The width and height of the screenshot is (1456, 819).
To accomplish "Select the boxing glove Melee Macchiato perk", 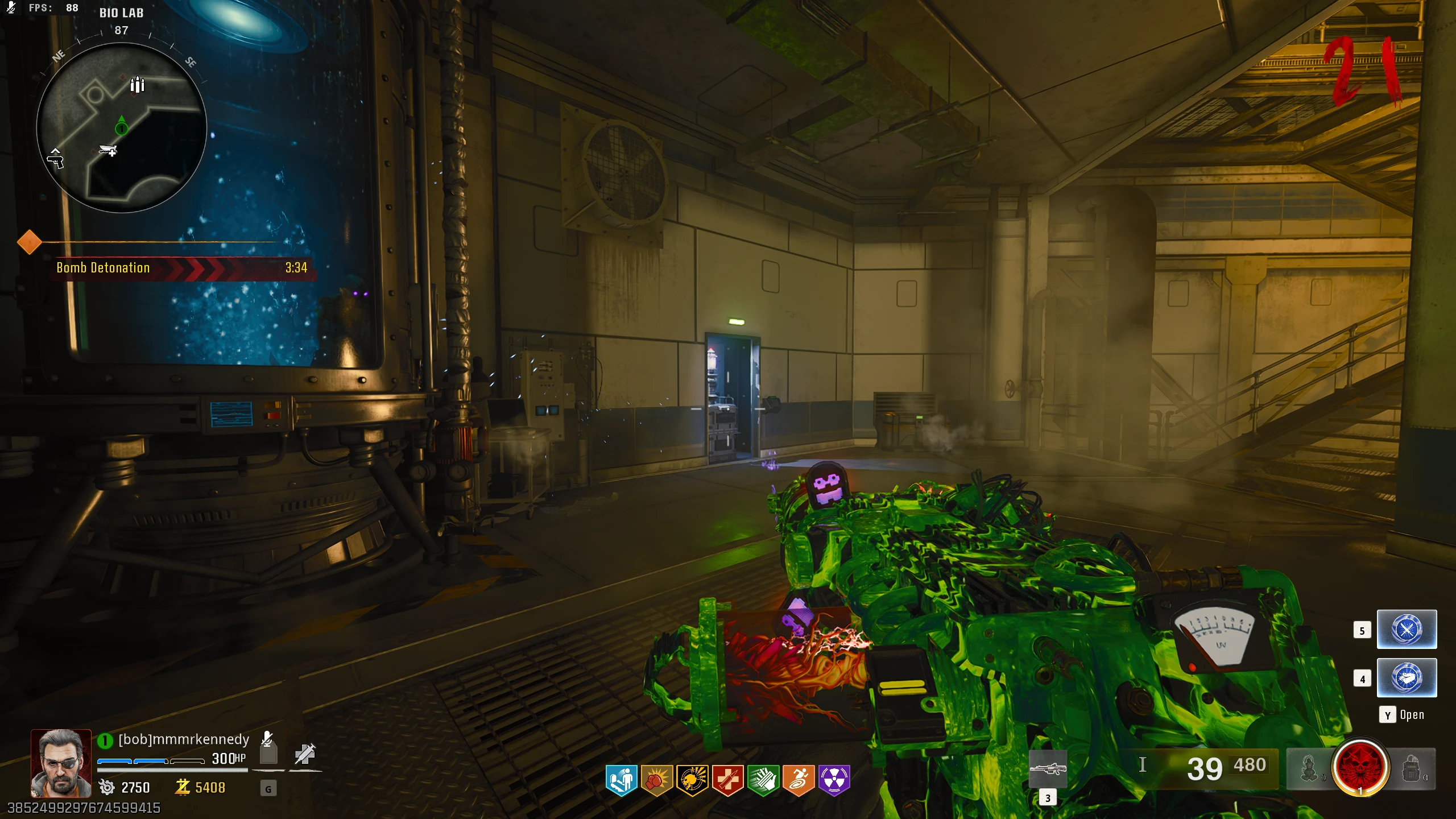I will (x=656, y=779).
